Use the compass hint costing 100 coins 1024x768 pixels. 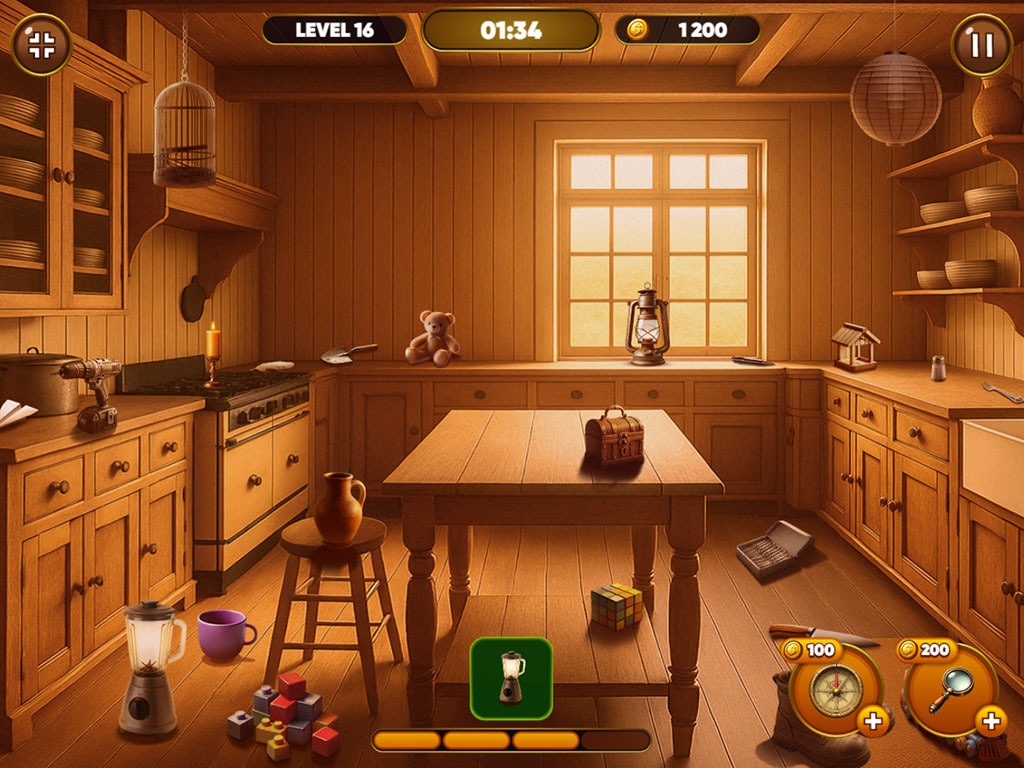[835, 690]
